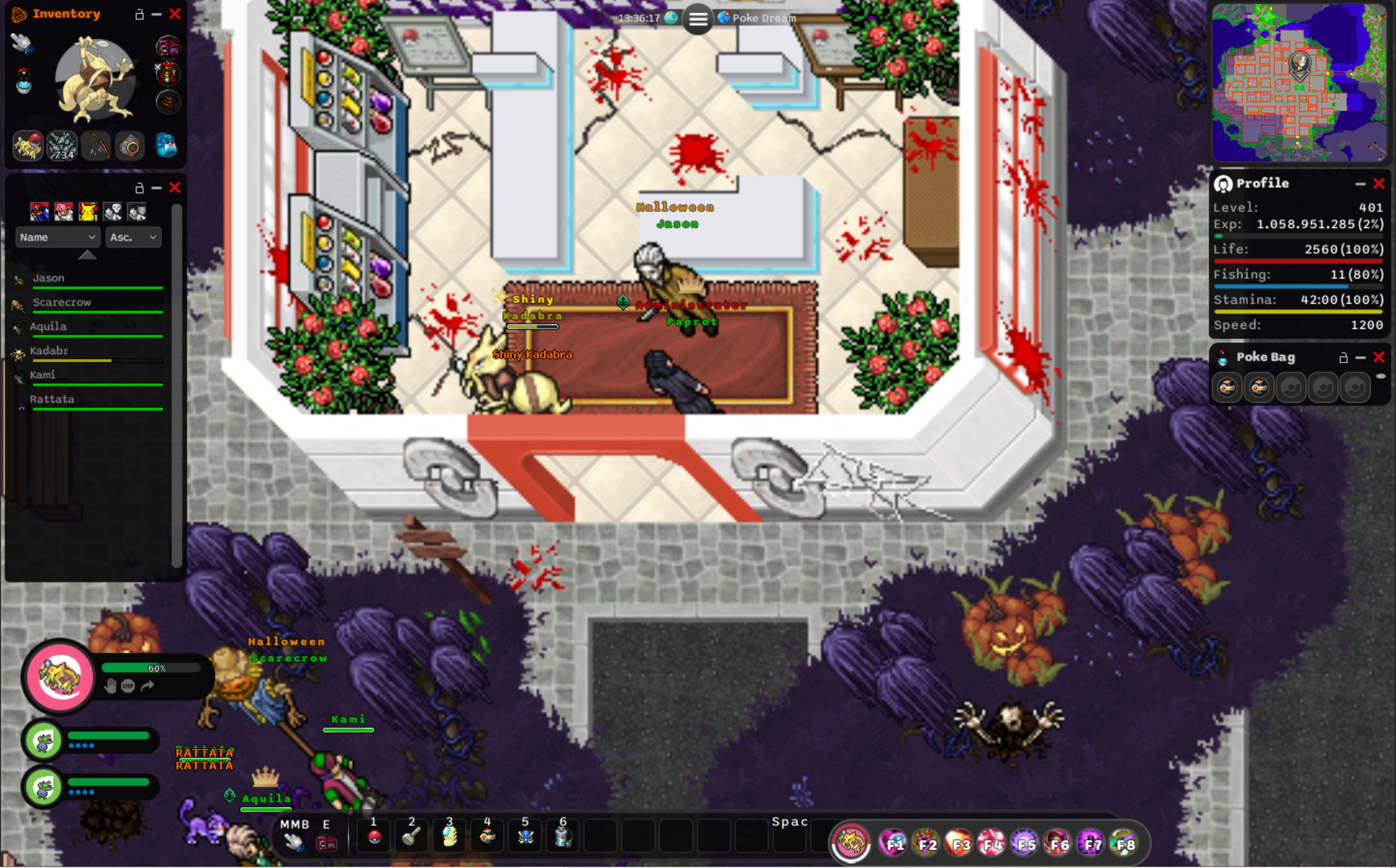This screenshot has width=1396, height=868.
Task: Activate the F1 move icon
Action: 893,843
